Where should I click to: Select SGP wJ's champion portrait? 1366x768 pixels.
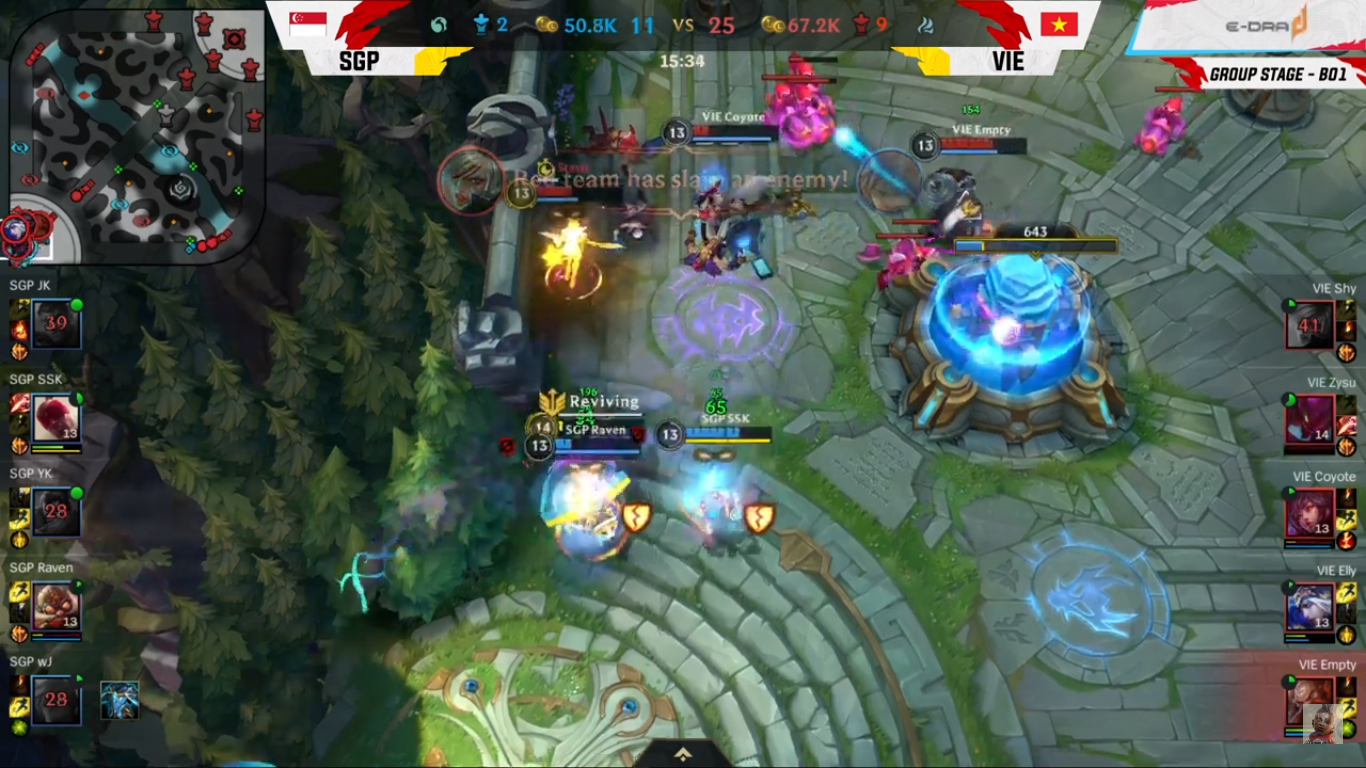56,699
